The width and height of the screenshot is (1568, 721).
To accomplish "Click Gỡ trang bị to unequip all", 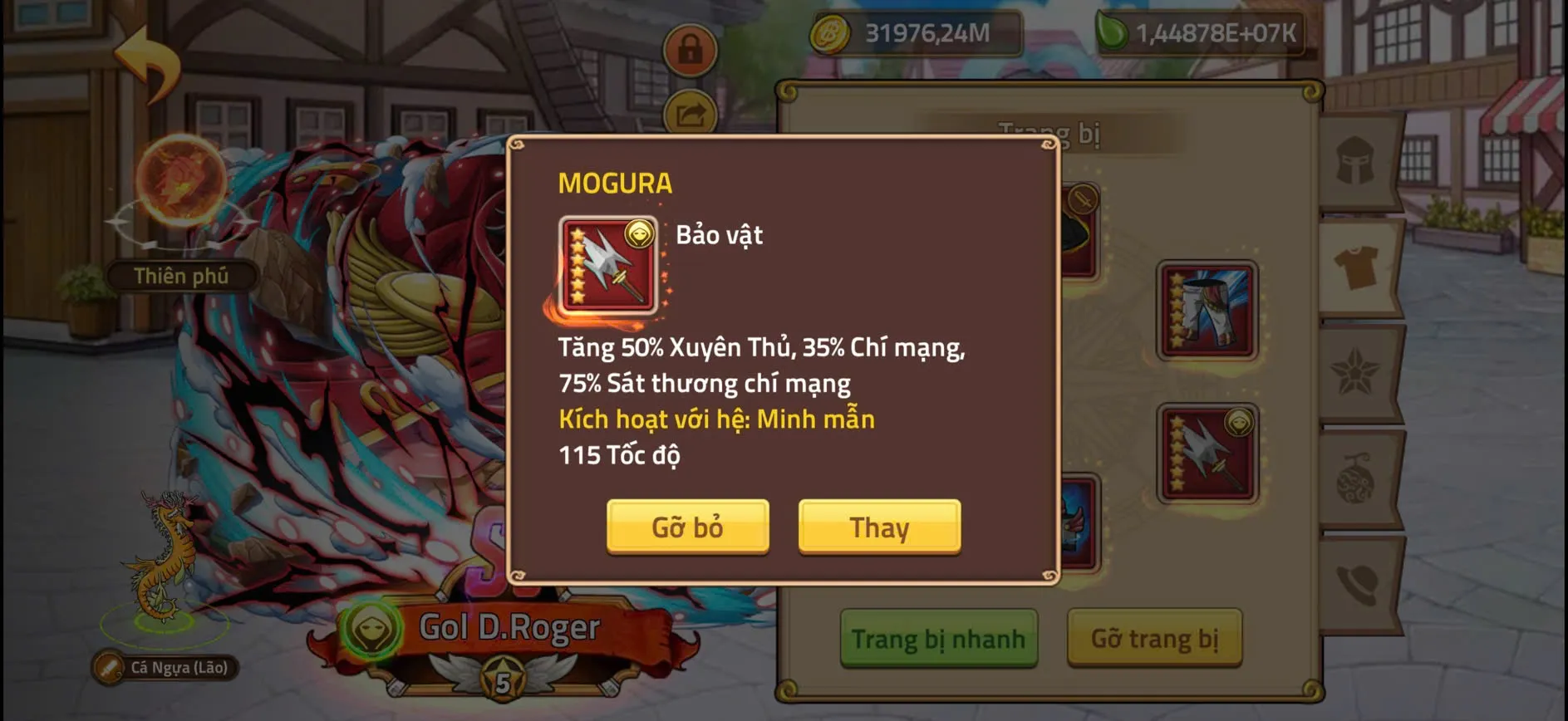I will click(x=1155, y=640).
